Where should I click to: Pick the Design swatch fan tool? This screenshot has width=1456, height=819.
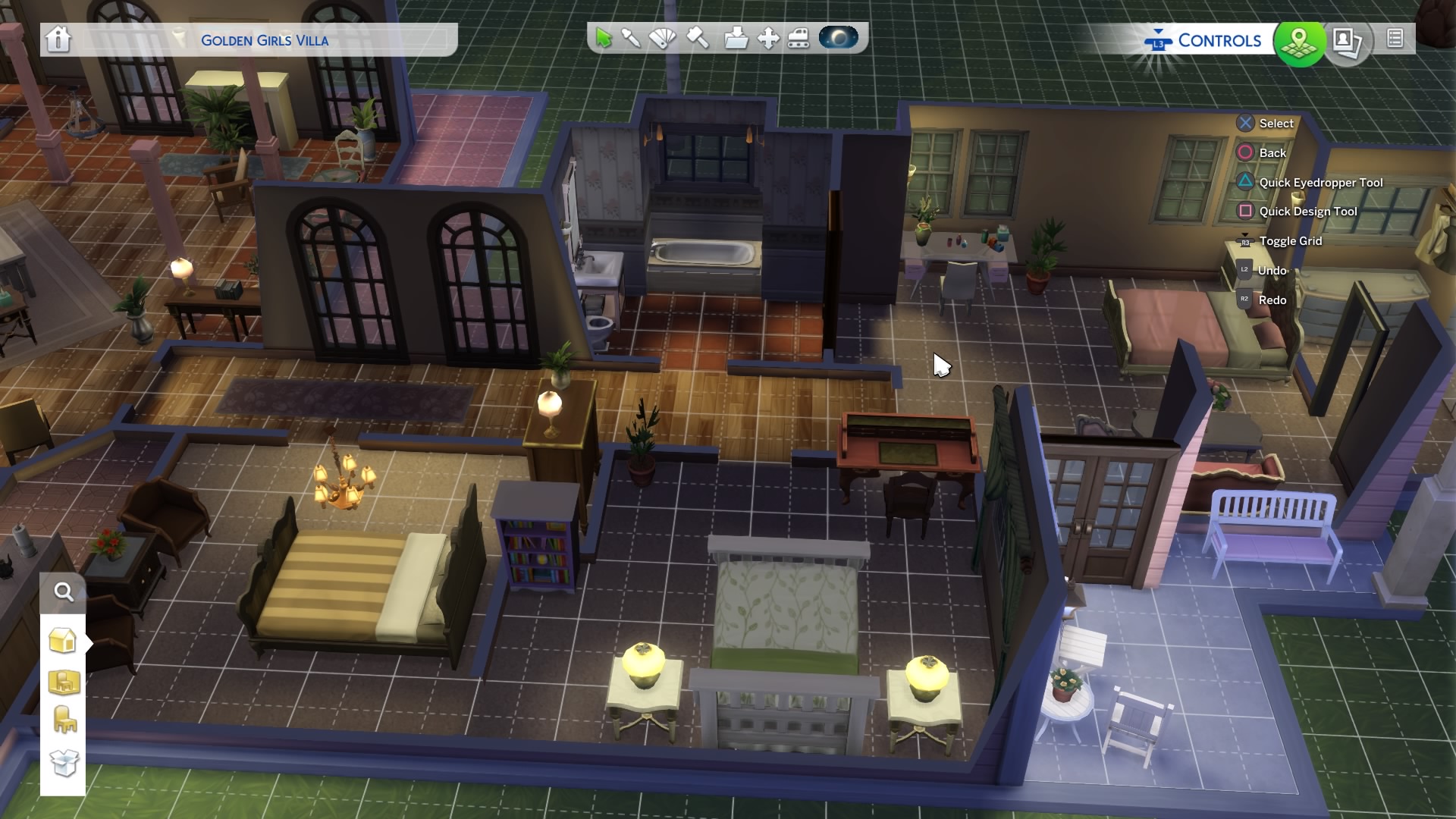point(663,38)
